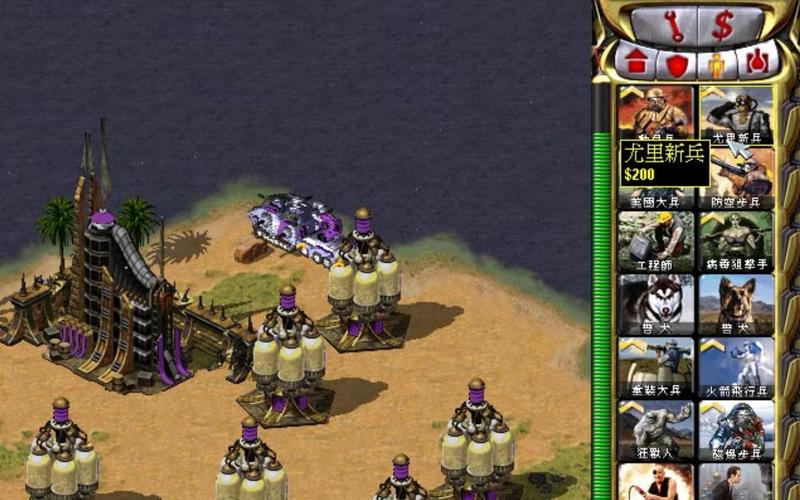The width and height of the screenshot is (800, 500).
Task: Train a Rocketeer (火箭飛行兵)
Action: click(x=737, y=367)
